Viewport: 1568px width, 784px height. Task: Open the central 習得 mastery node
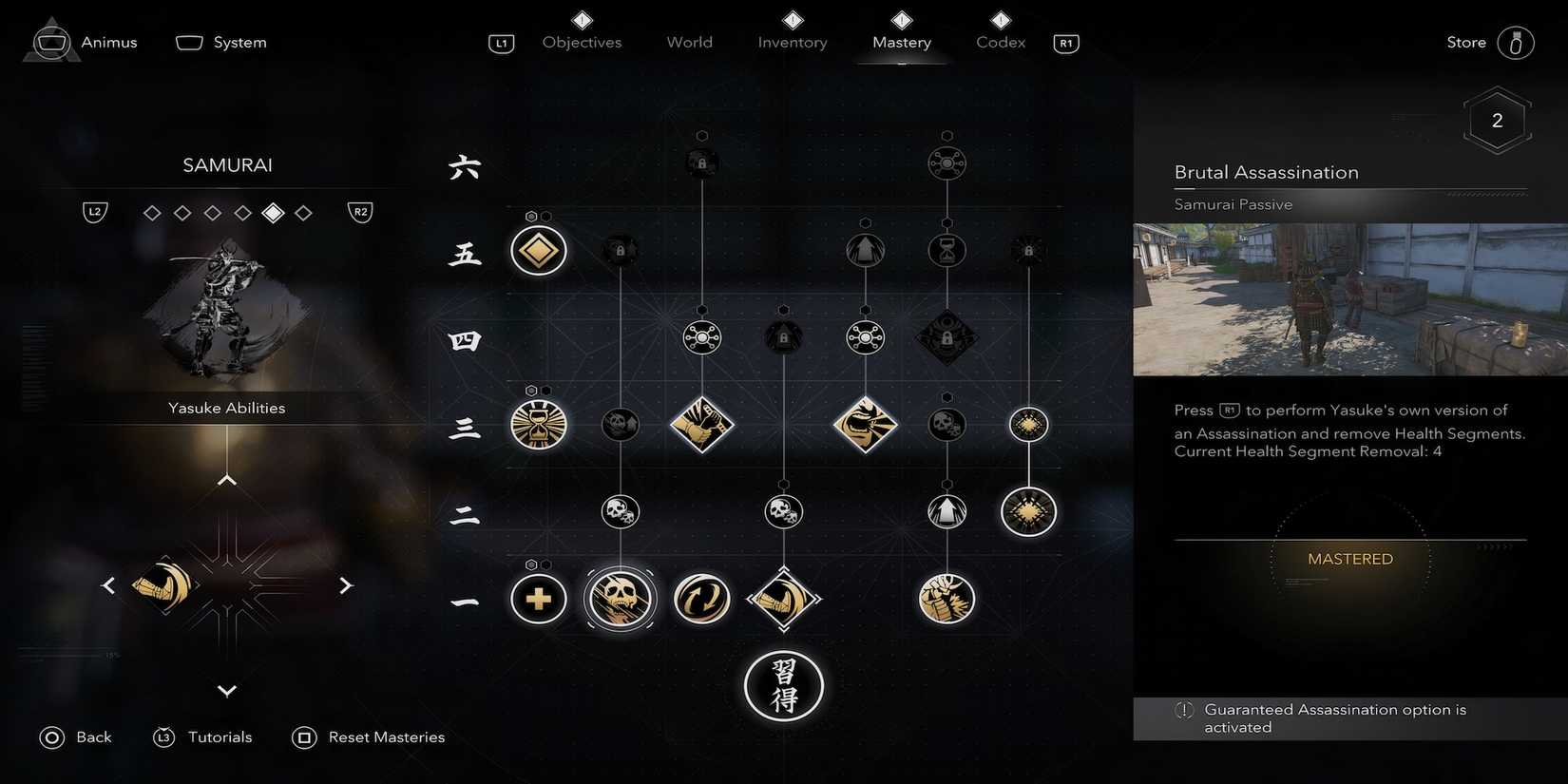click(x=783, y=686)
